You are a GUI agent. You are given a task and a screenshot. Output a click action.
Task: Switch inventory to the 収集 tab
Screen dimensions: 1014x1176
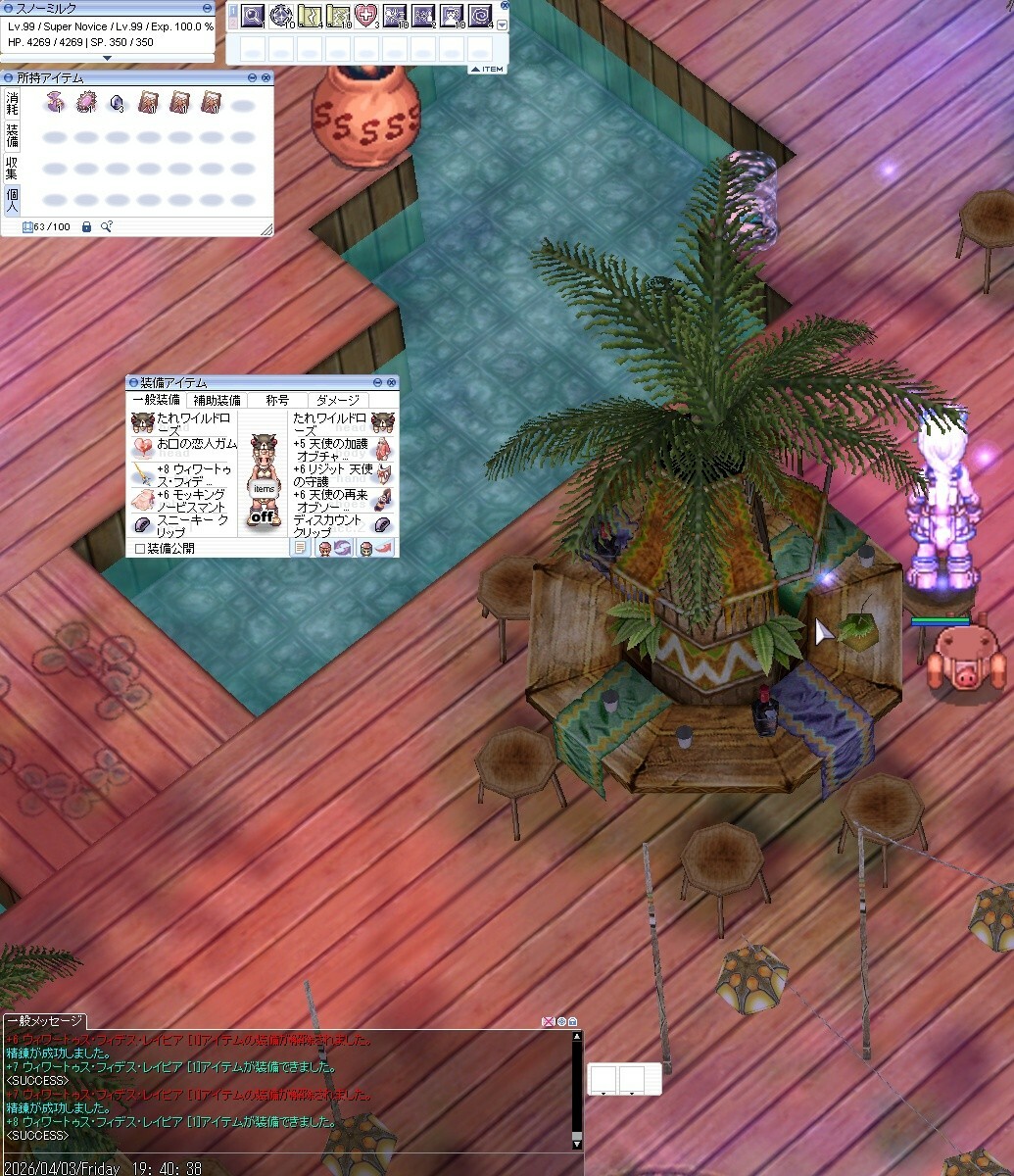[x=12, y=168]
